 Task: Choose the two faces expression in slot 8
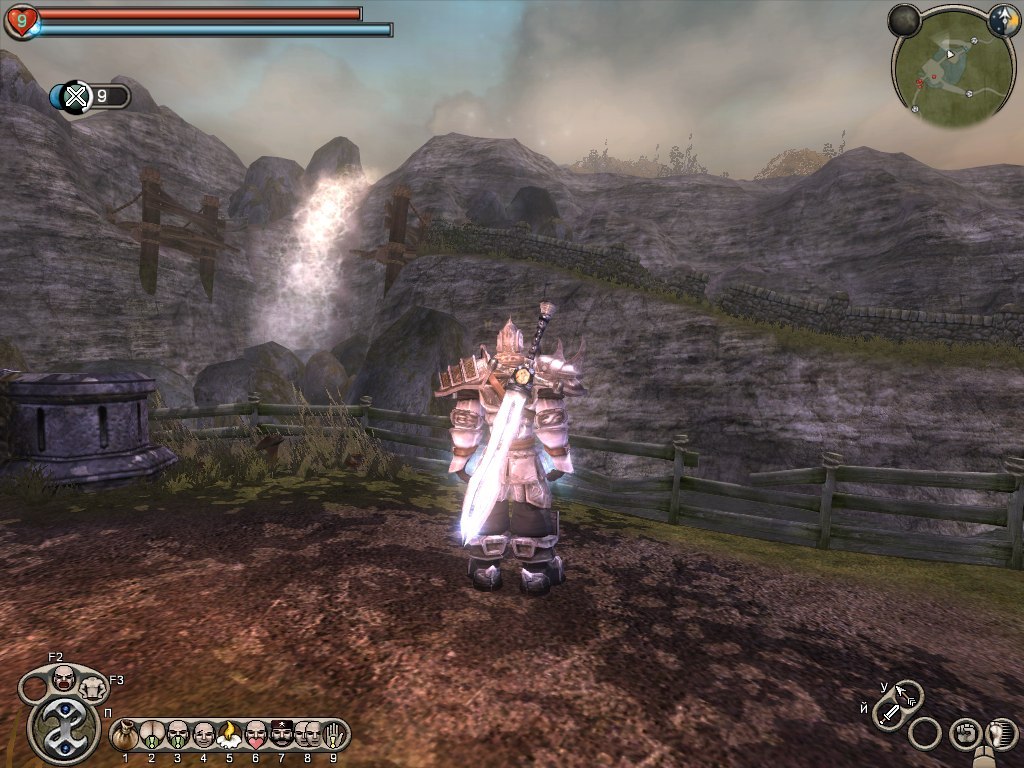point(307,735)
